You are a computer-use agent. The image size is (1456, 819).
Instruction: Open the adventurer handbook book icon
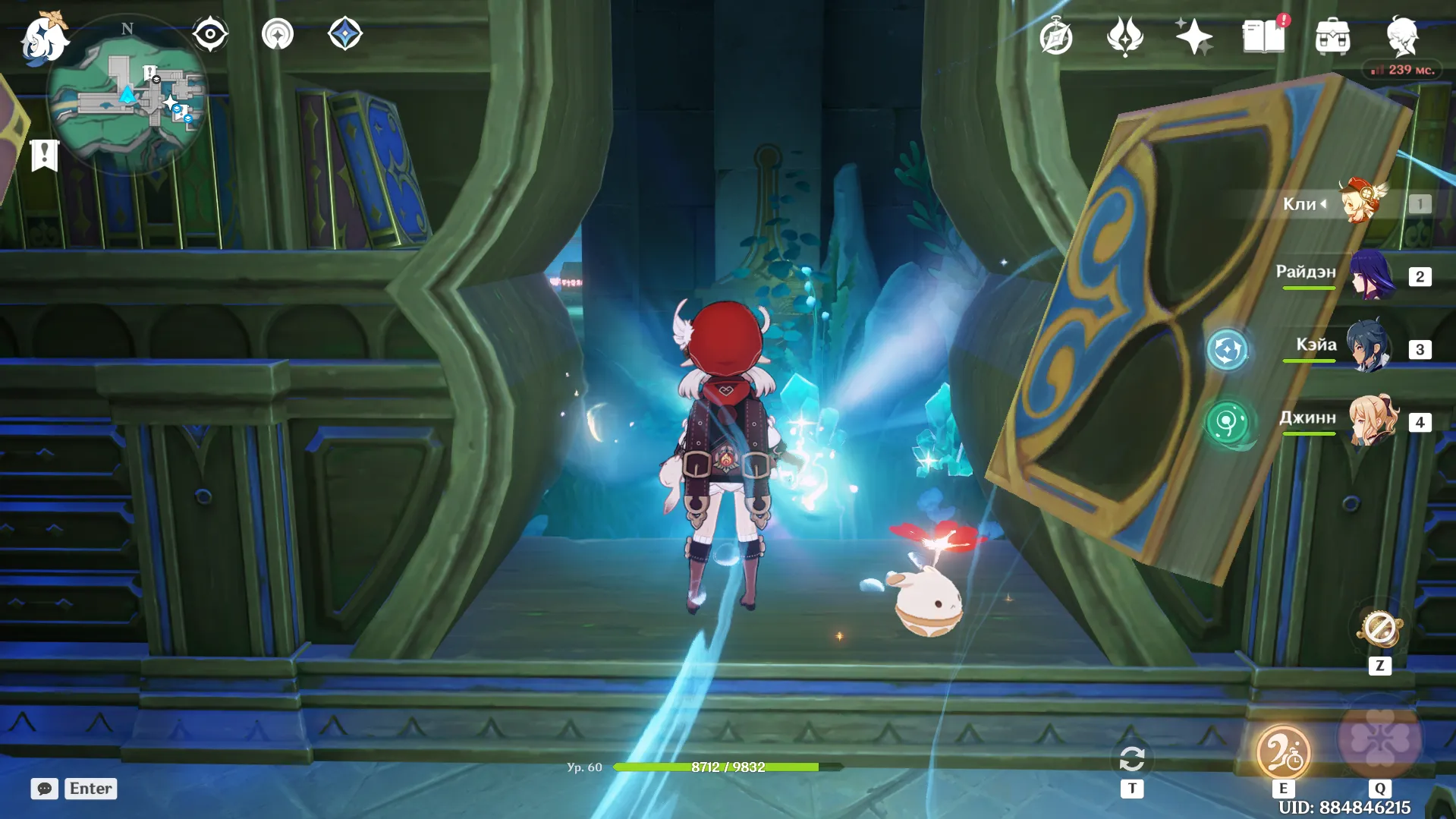click(1263, 36)
